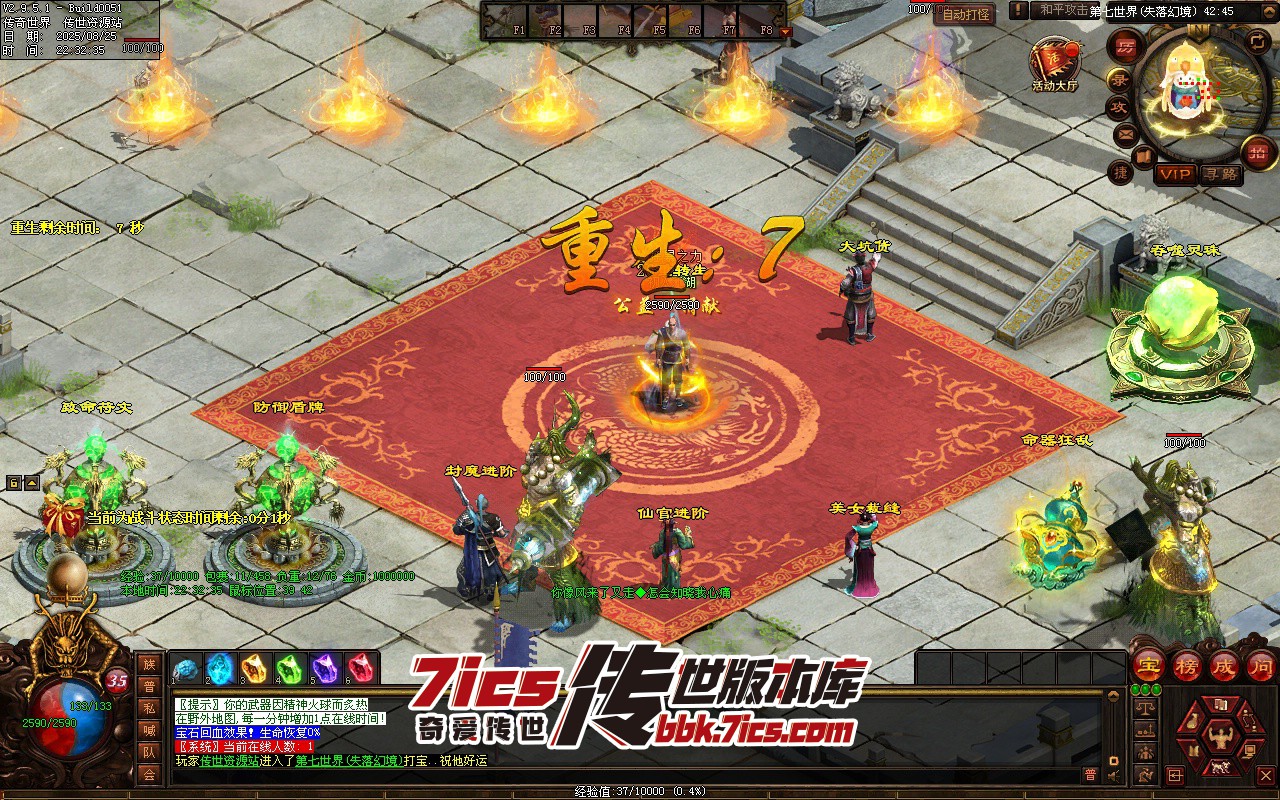This screenshot has width=1280, height=800.
Task: Switch chat channel to 队 team
Action: [148, 751]
